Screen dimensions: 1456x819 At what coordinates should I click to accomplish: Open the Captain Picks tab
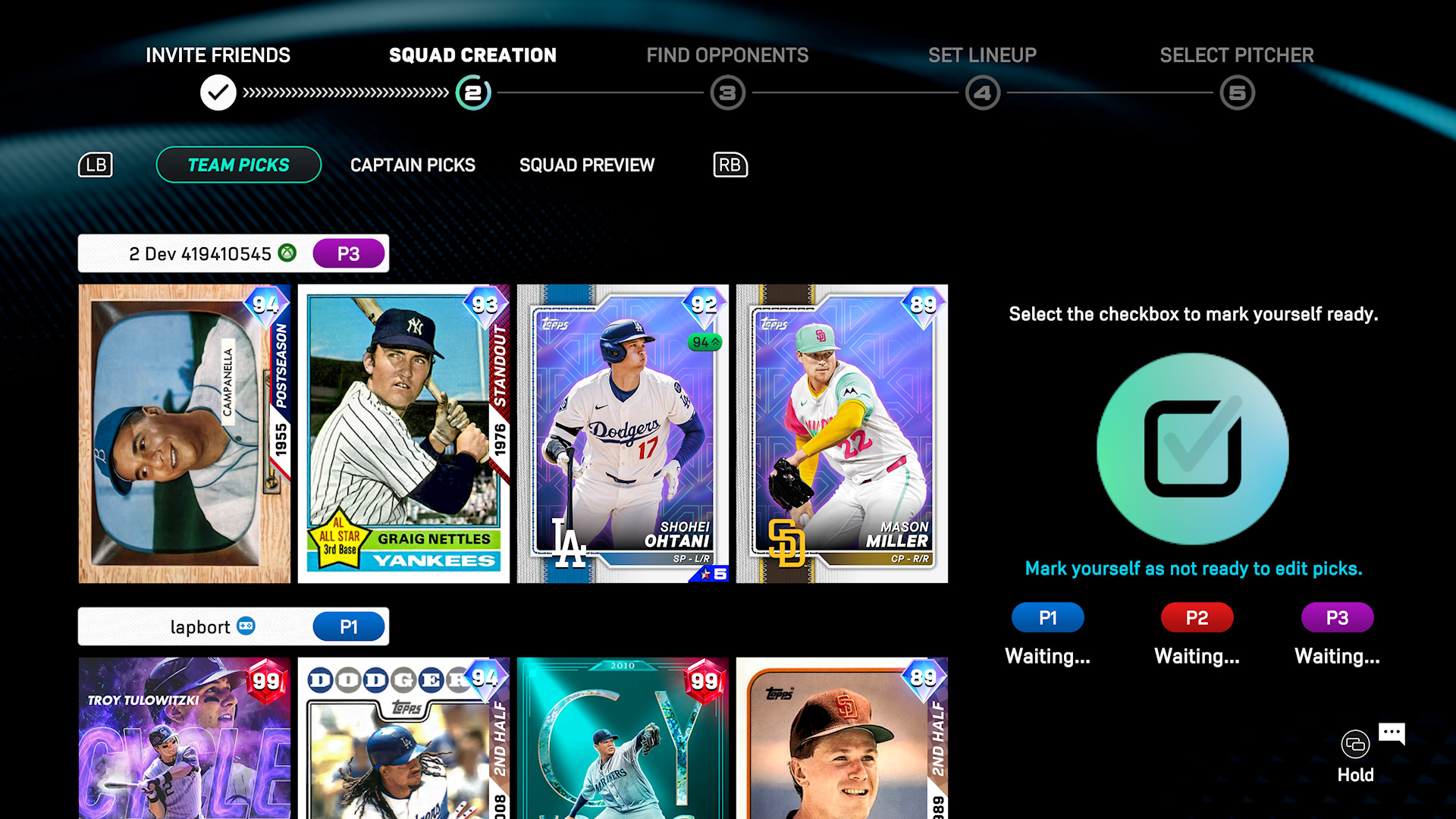click(x=413, y=165)
